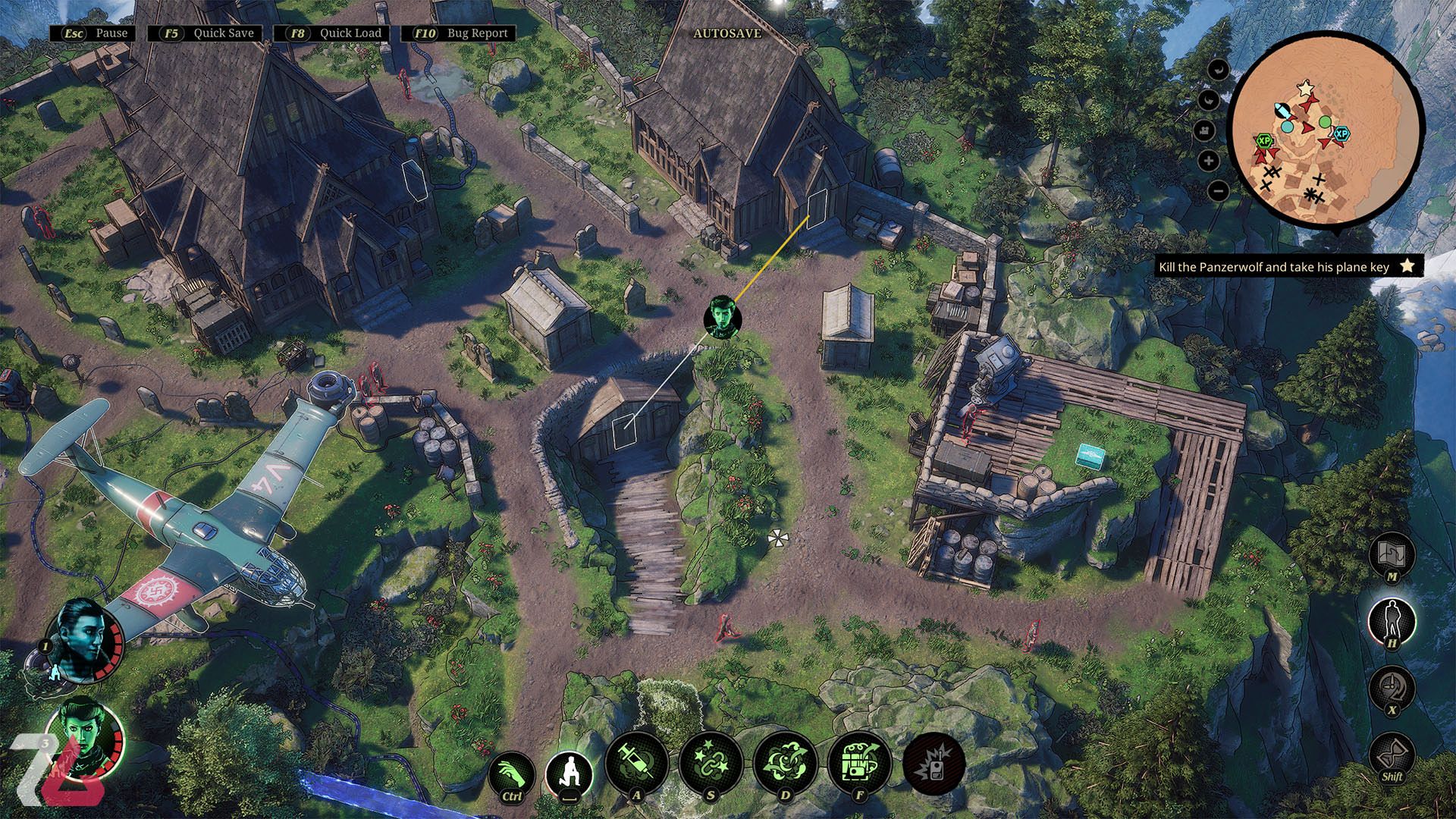Image resolution: width=1456 pixels, height=819 pixels.
Task: Open the Bug Report option
Action: [x=462, y=33]
